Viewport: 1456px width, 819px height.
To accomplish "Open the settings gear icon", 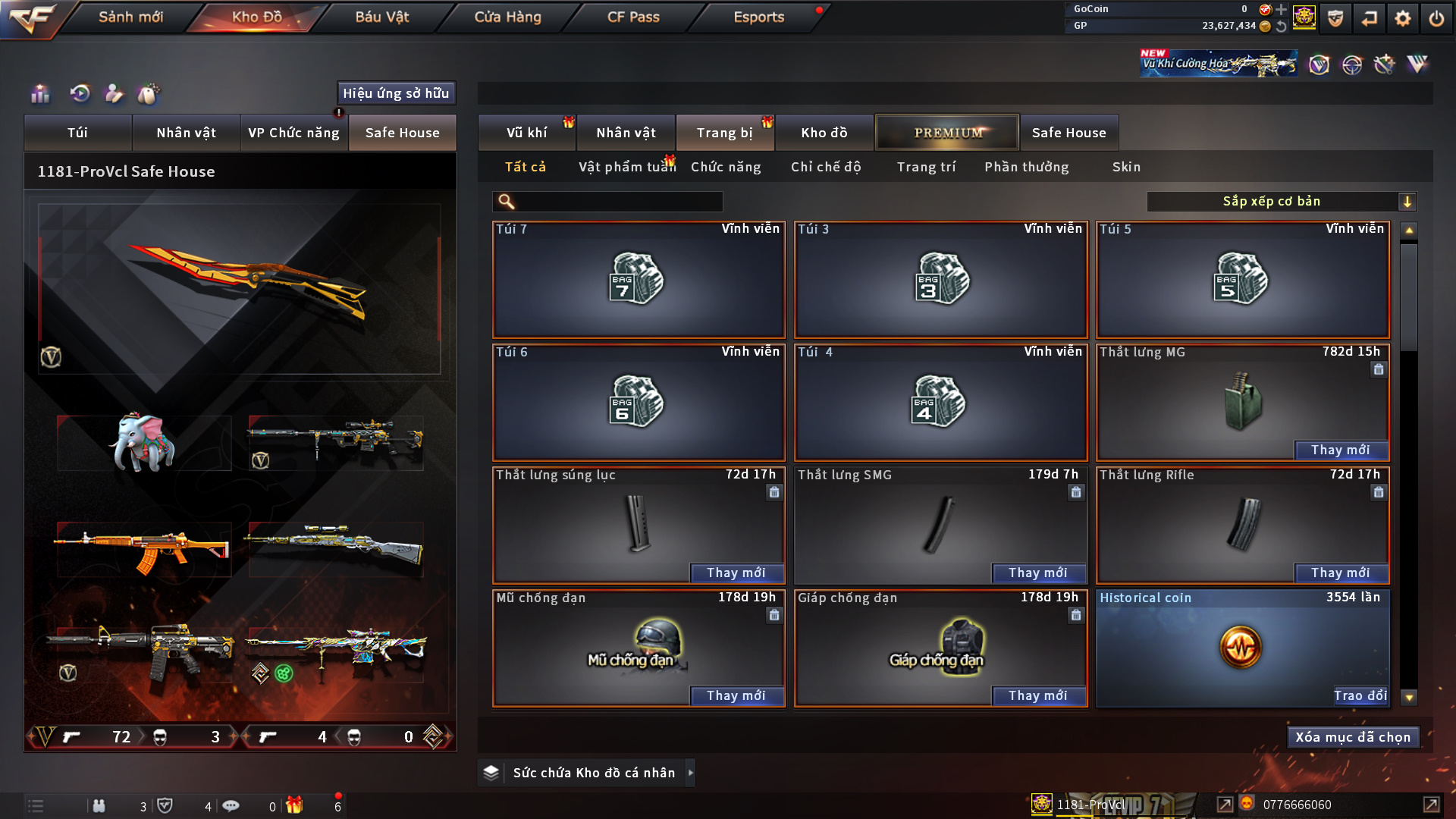I will coord(1403,18).
